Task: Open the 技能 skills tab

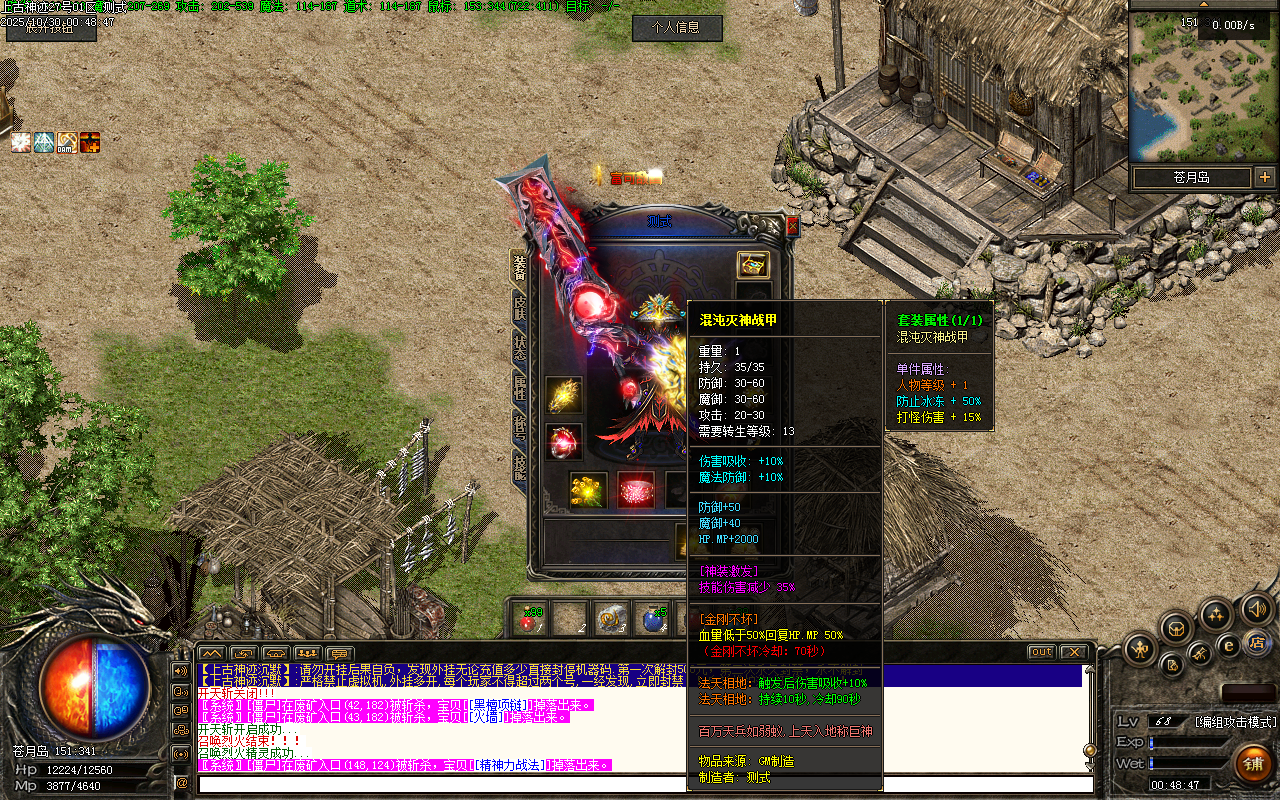Action: click(520, 465)
